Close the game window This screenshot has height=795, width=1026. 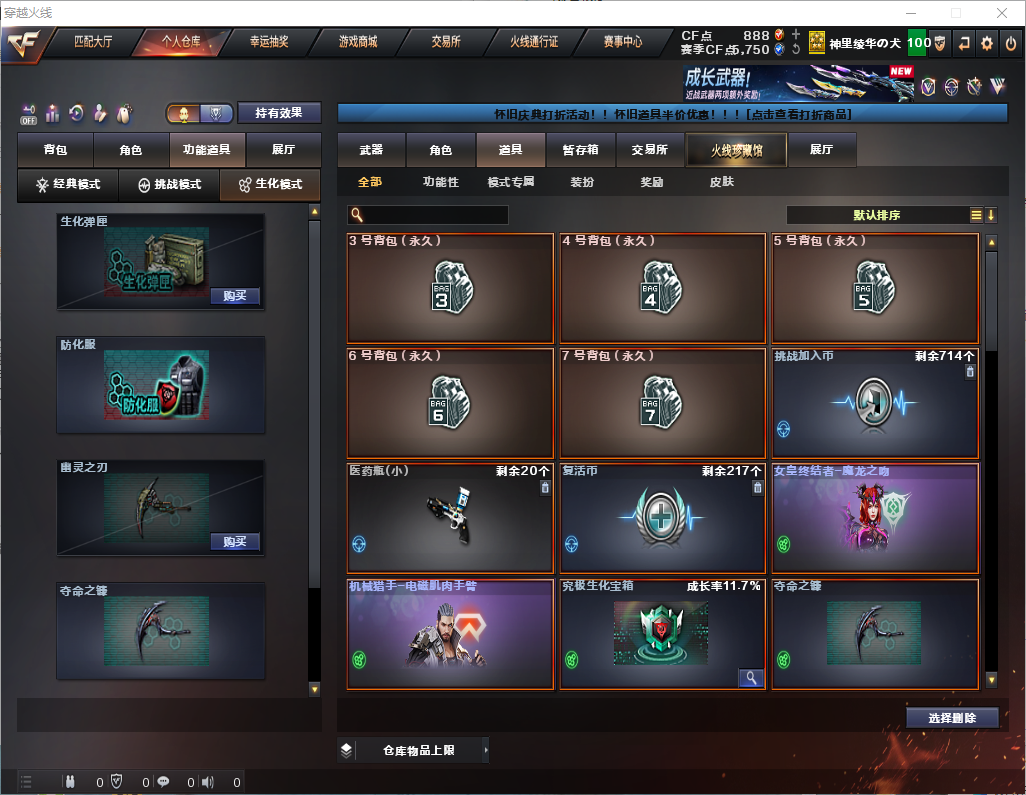(x=1001, y=13)
